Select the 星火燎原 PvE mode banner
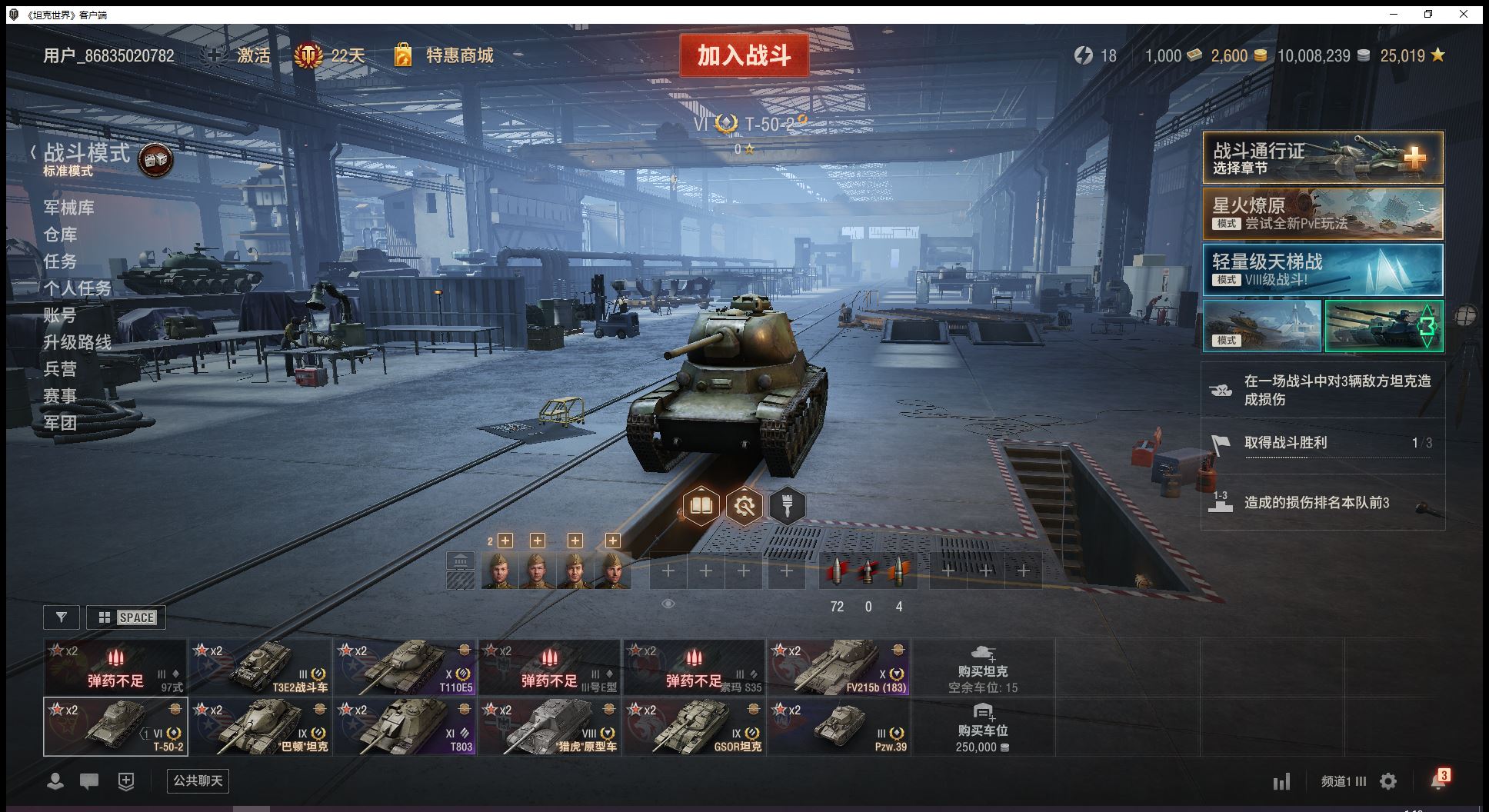The image size is (1489, 812). (x=1322, y=214)
